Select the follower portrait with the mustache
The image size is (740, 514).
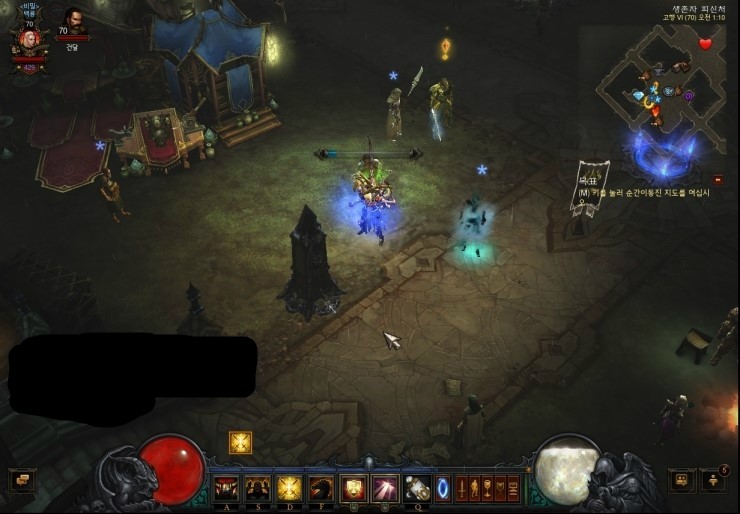[x=73, y=19]
